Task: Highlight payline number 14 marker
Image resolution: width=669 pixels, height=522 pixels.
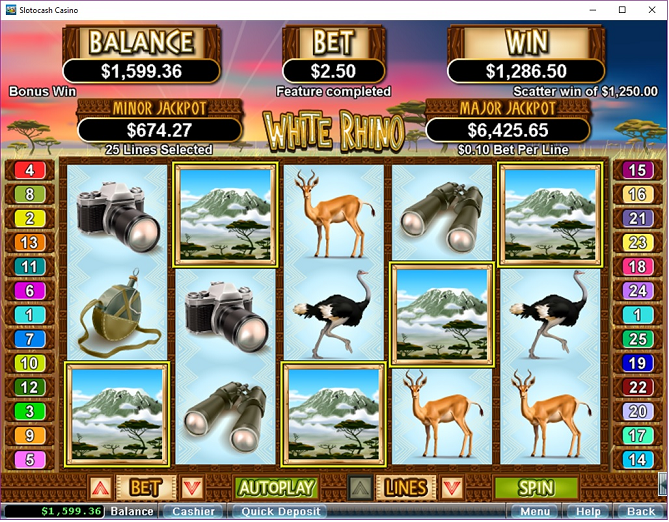Action: (637, 460)
